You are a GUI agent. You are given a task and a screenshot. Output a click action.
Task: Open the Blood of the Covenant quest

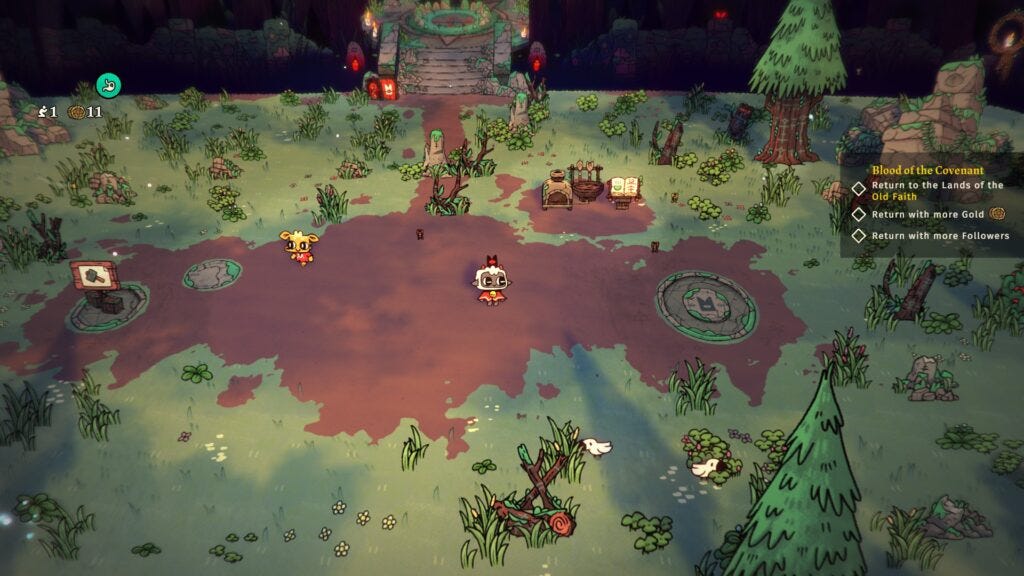pos(927,170)
